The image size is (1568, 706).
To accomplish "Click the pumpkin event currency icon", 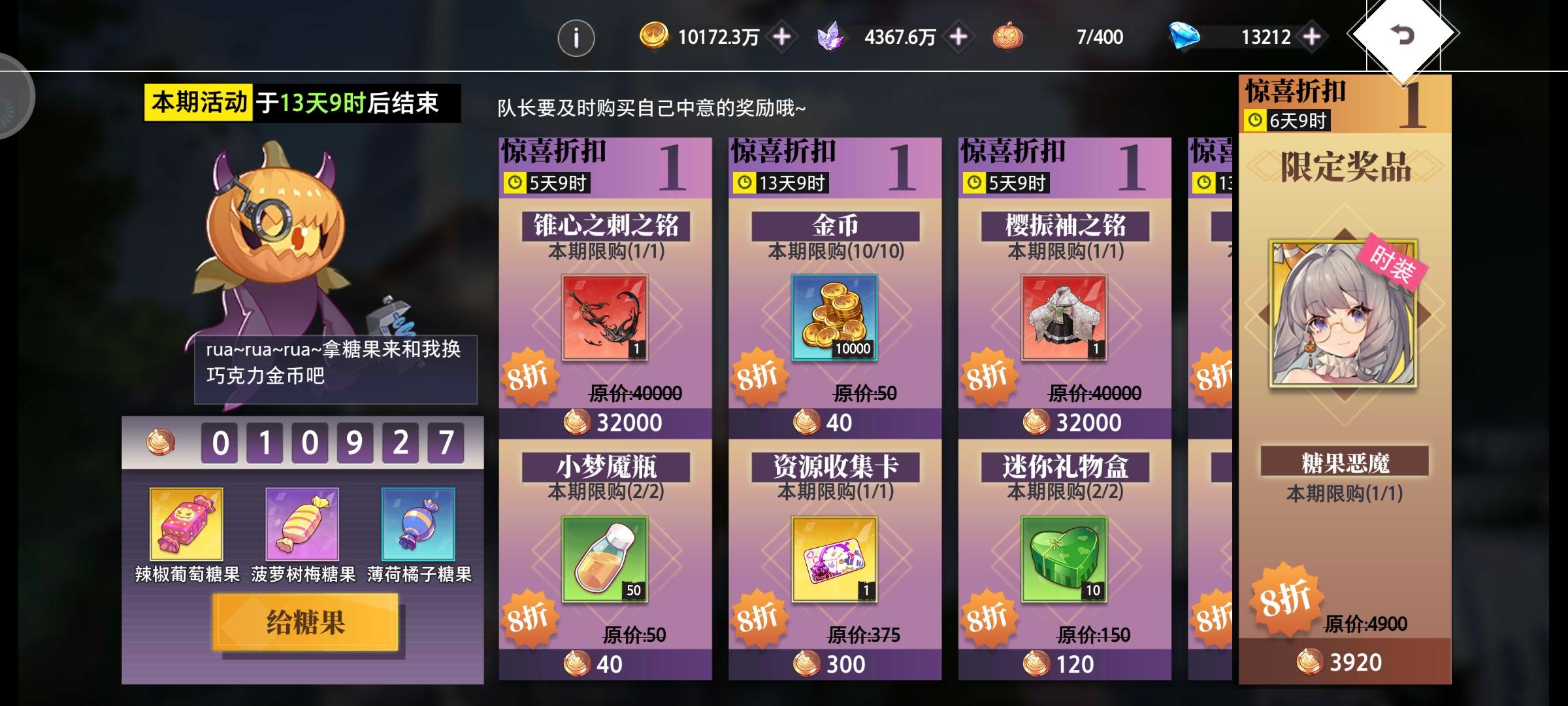I will (1006, 37).
